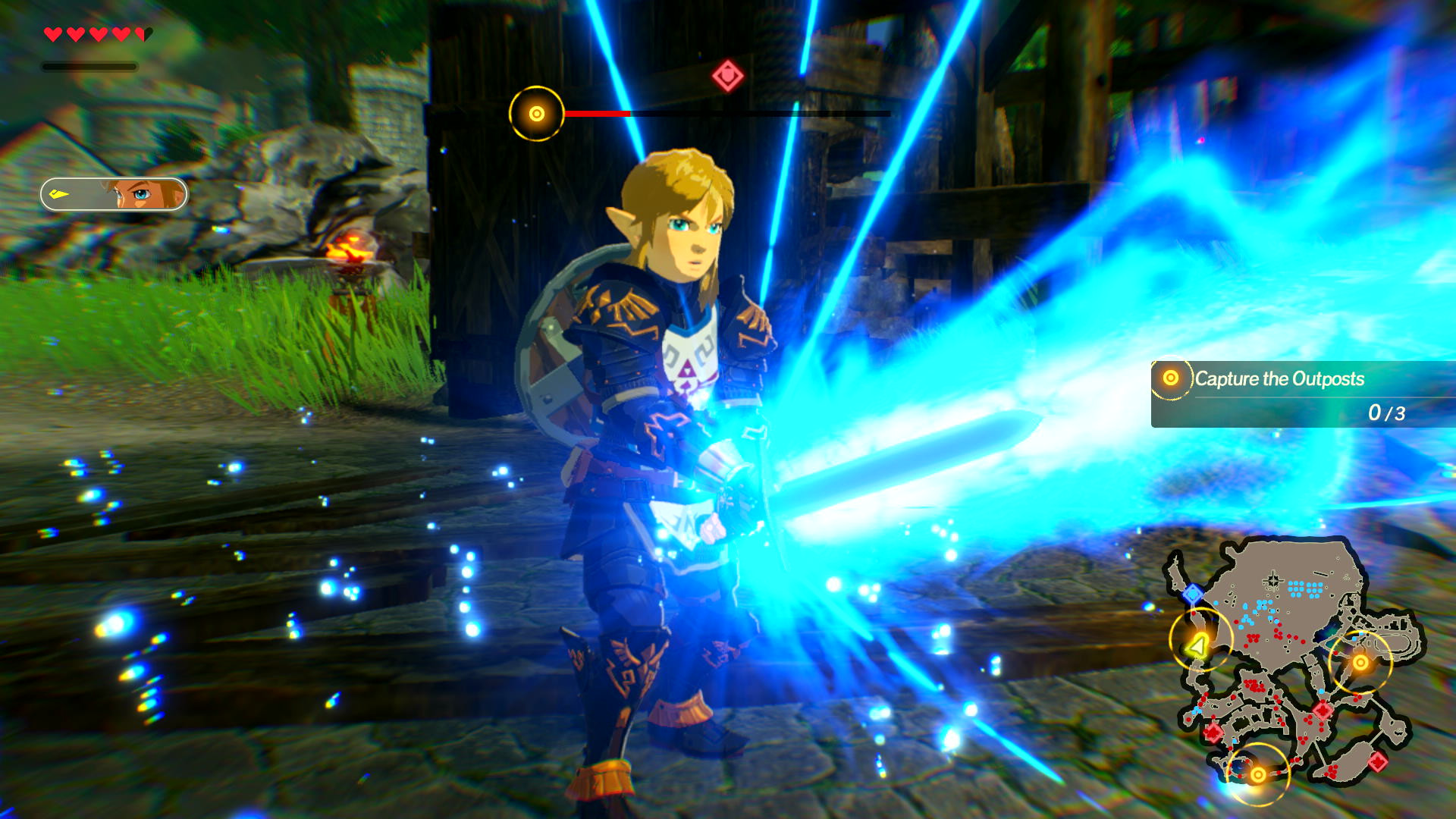Click the empty stamina bar below the hearts
This screenshot has width=1456, height=819.
[x=89, y=65]
